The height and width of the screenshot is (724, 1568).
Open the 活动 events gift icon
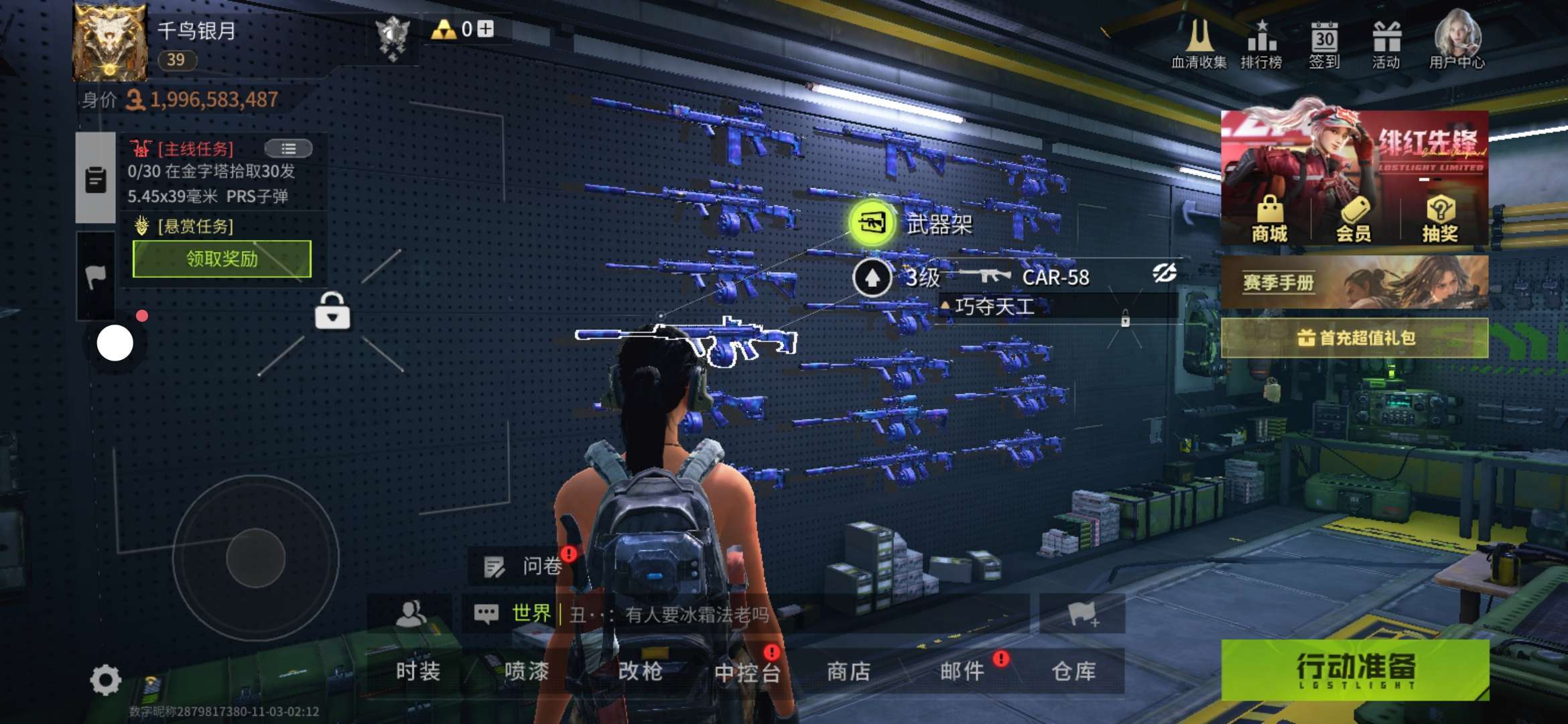[1386, 45]
